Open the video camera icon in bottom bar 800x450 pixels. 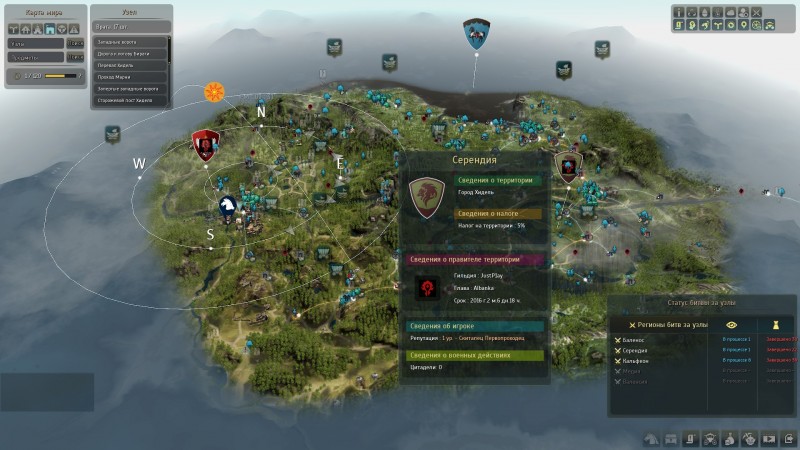click(768, 438)
